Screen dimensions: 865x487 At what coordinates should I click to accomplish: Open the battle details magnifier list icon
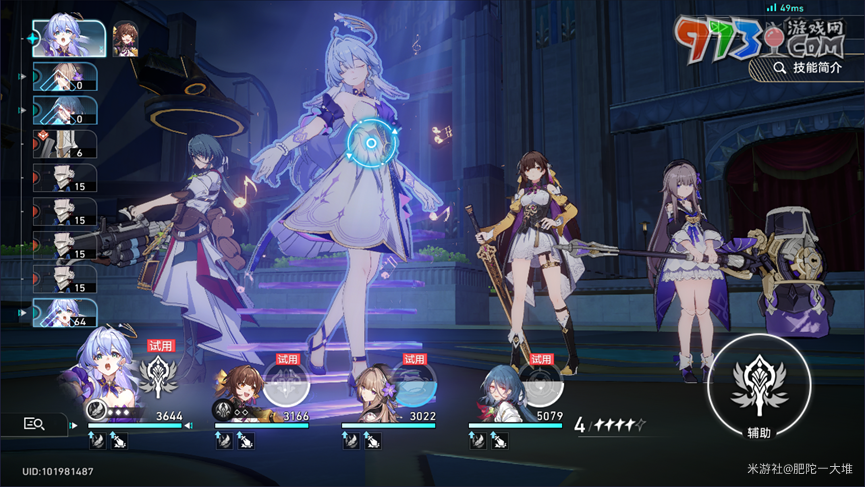34,424
